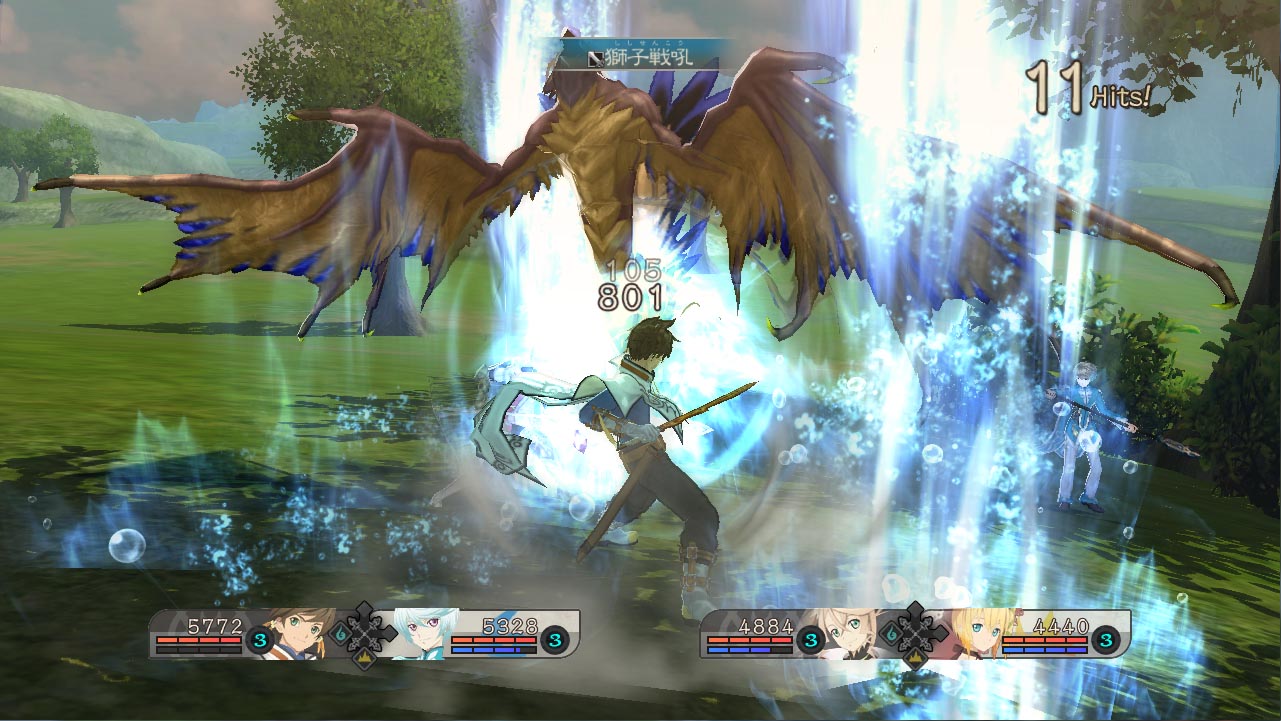The image size is (1281, 721).
Task: Click the cross emblem between Sorey and Mikleo
Action: coord(364,631)
